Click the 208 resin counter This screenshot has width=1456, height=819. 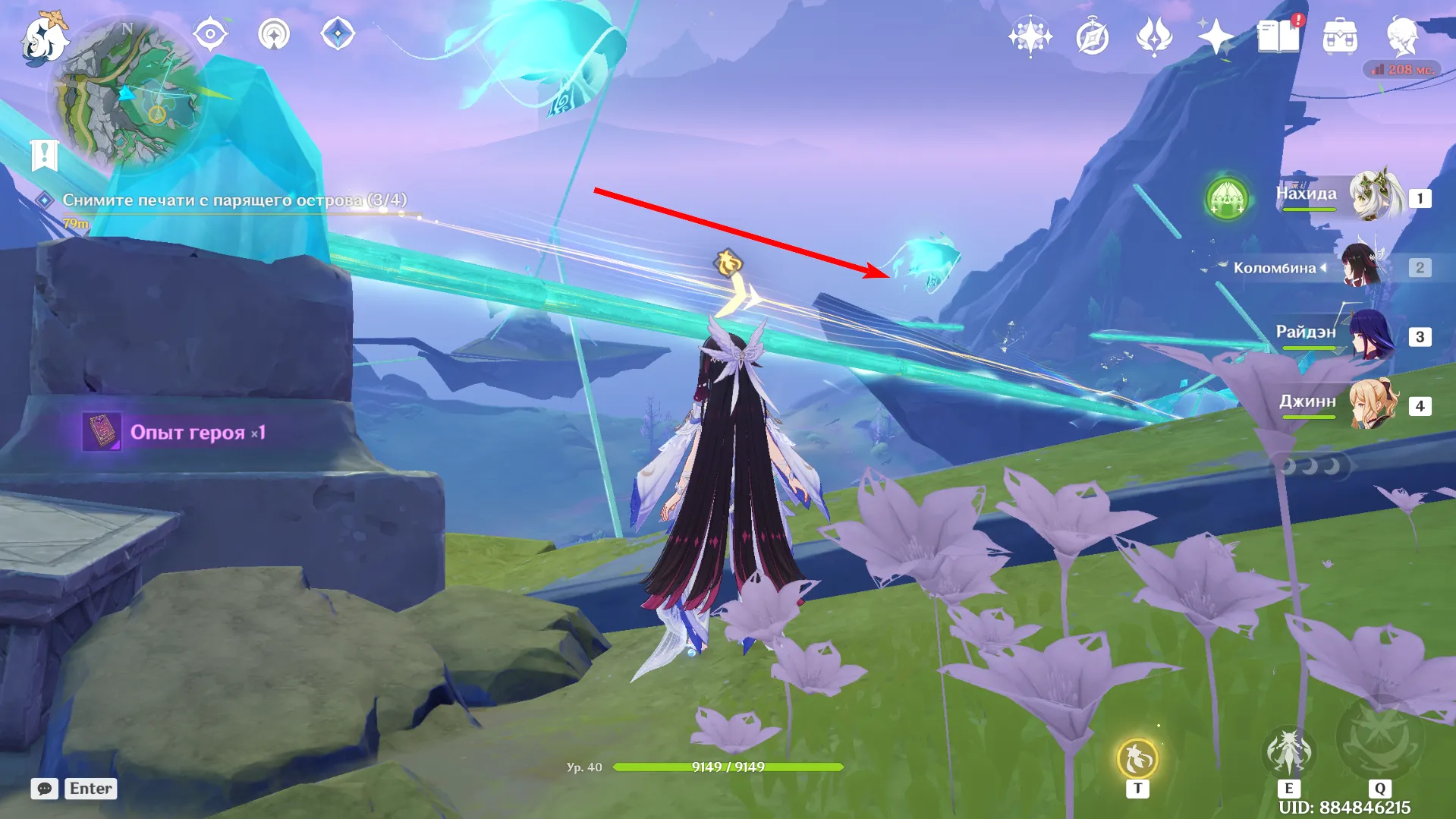[1403, 69]
